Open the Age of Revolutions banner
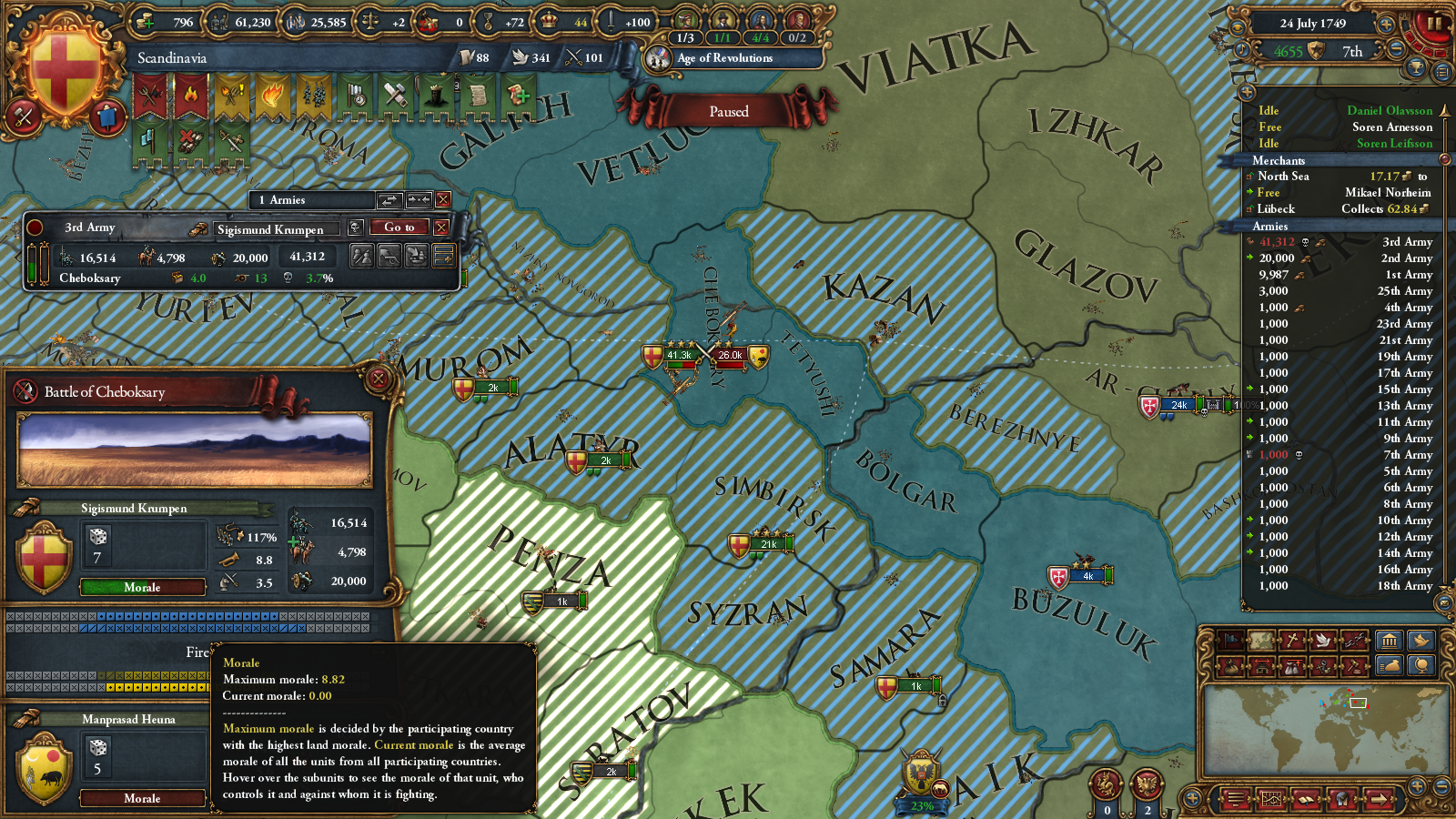1456x819 pixels. point(723,58)
